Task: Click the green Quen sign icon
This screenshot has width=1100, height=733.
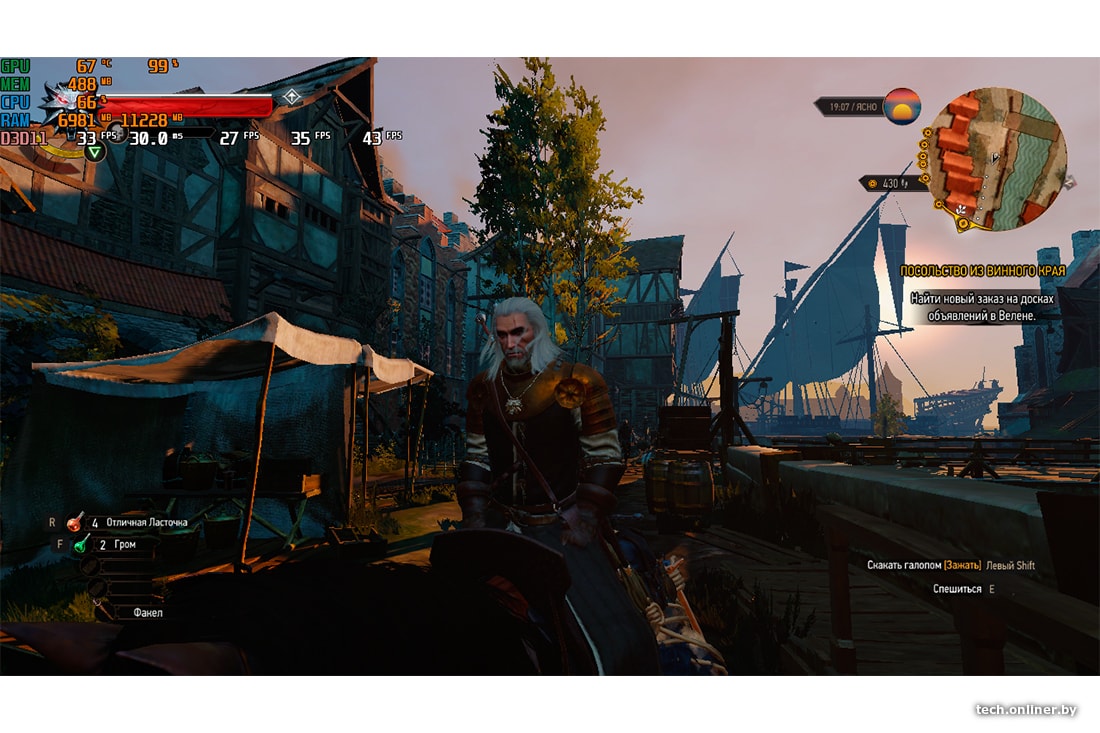Action: point(94,151)
